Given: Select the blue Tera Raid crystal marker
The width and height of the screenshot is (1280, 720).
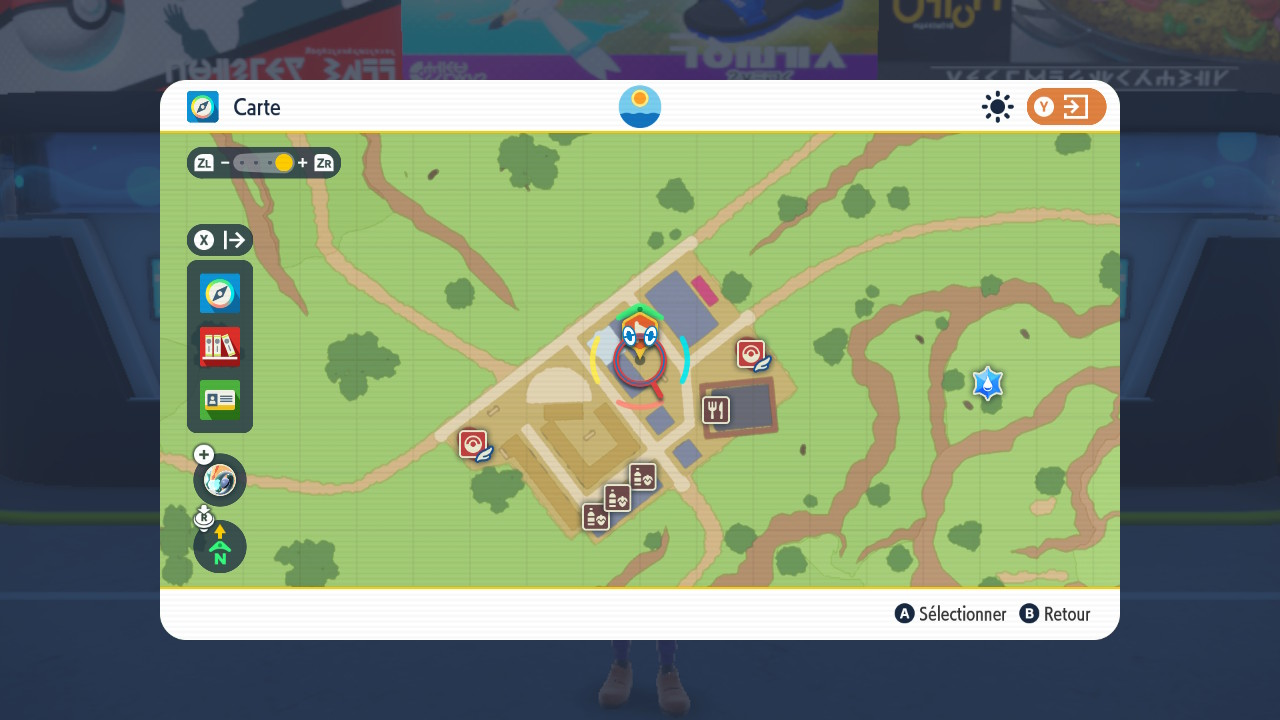Looking at the screenshot, I should click(988, 383).
